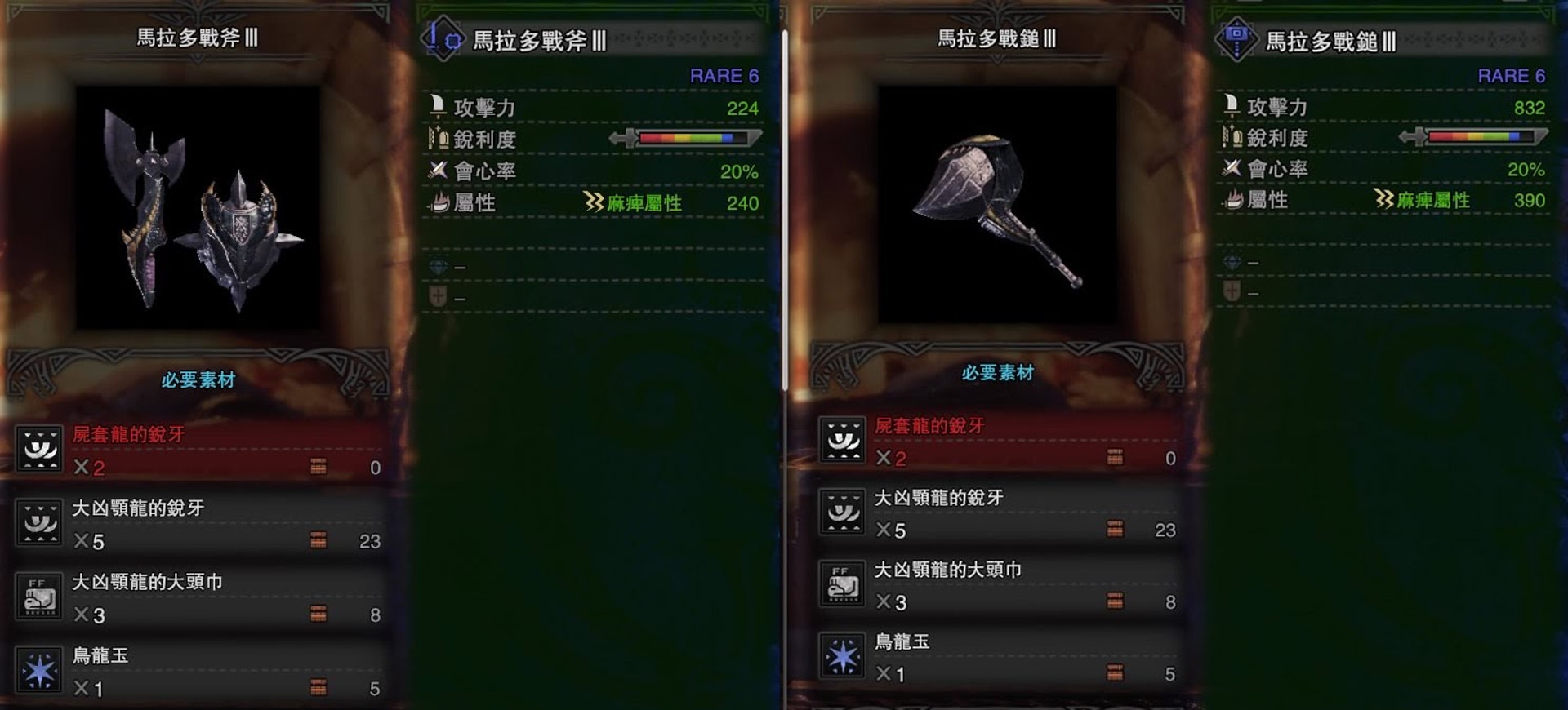Screen dimensions: 1568x710
Task: Click the weapon-type icon beside 馬拉多戰斧III title
Action: (x=443, y=38)
